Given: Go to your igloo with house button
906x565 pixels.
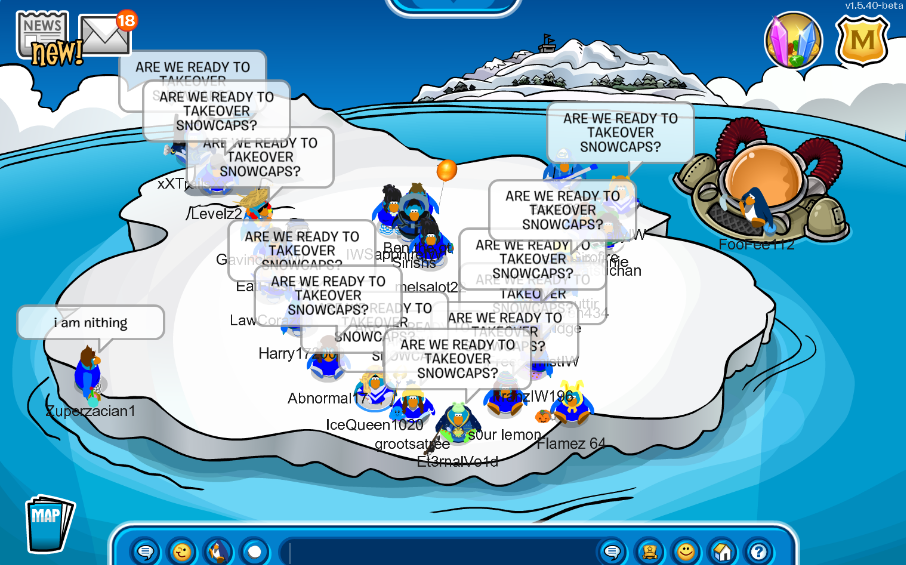Looking at the screenshot, I should tap(721, 551).
